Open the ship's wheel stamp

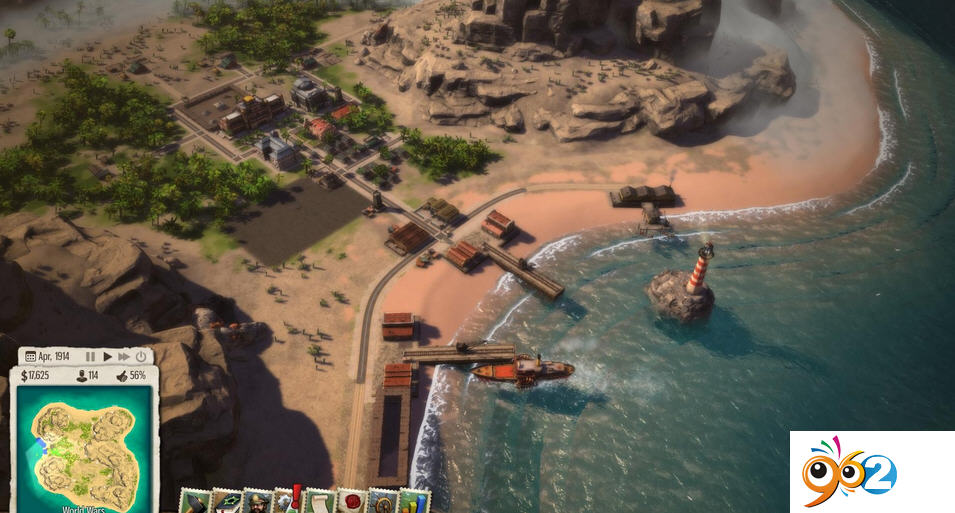point(381,502)
